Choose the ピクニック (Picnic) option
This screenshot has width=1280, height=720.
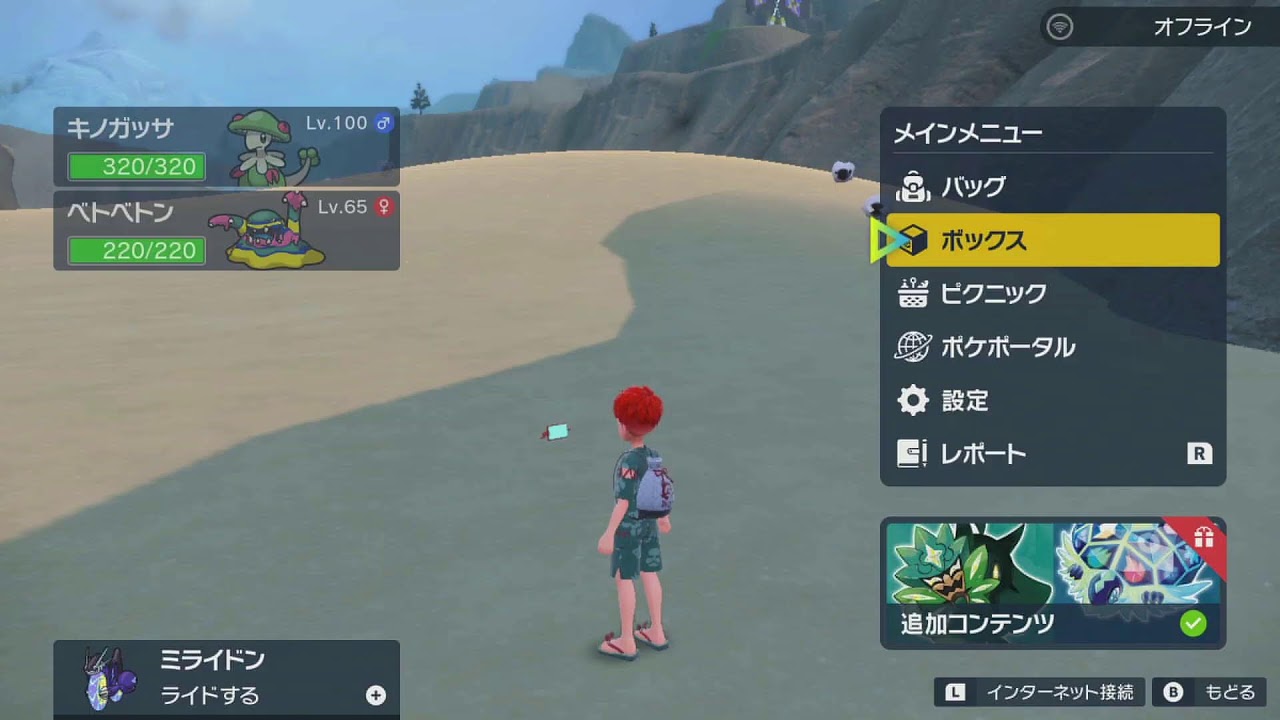pos(1052,294)
